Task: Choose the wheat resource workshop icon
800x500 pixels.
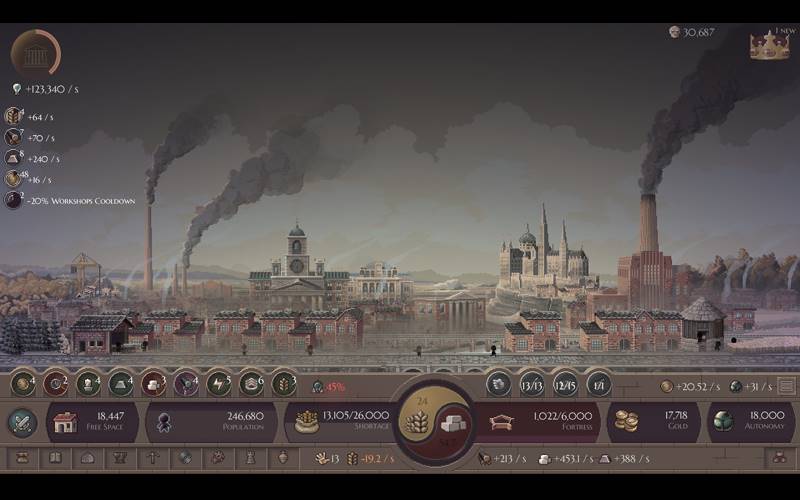Action: [x=285, y=383]
